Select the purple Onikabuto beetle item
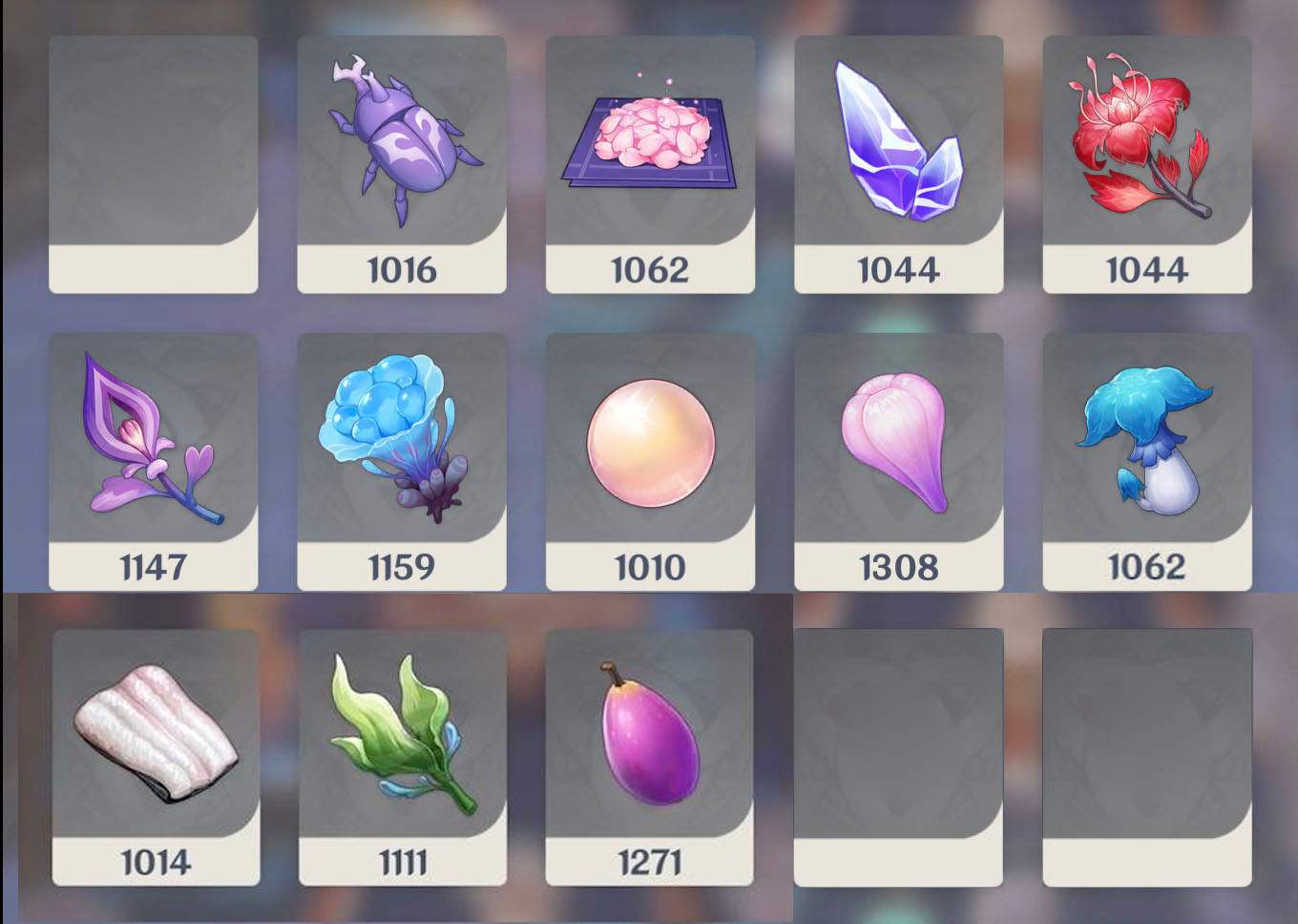The height and width of the screenshot is (924, 1298). (402, 143)
